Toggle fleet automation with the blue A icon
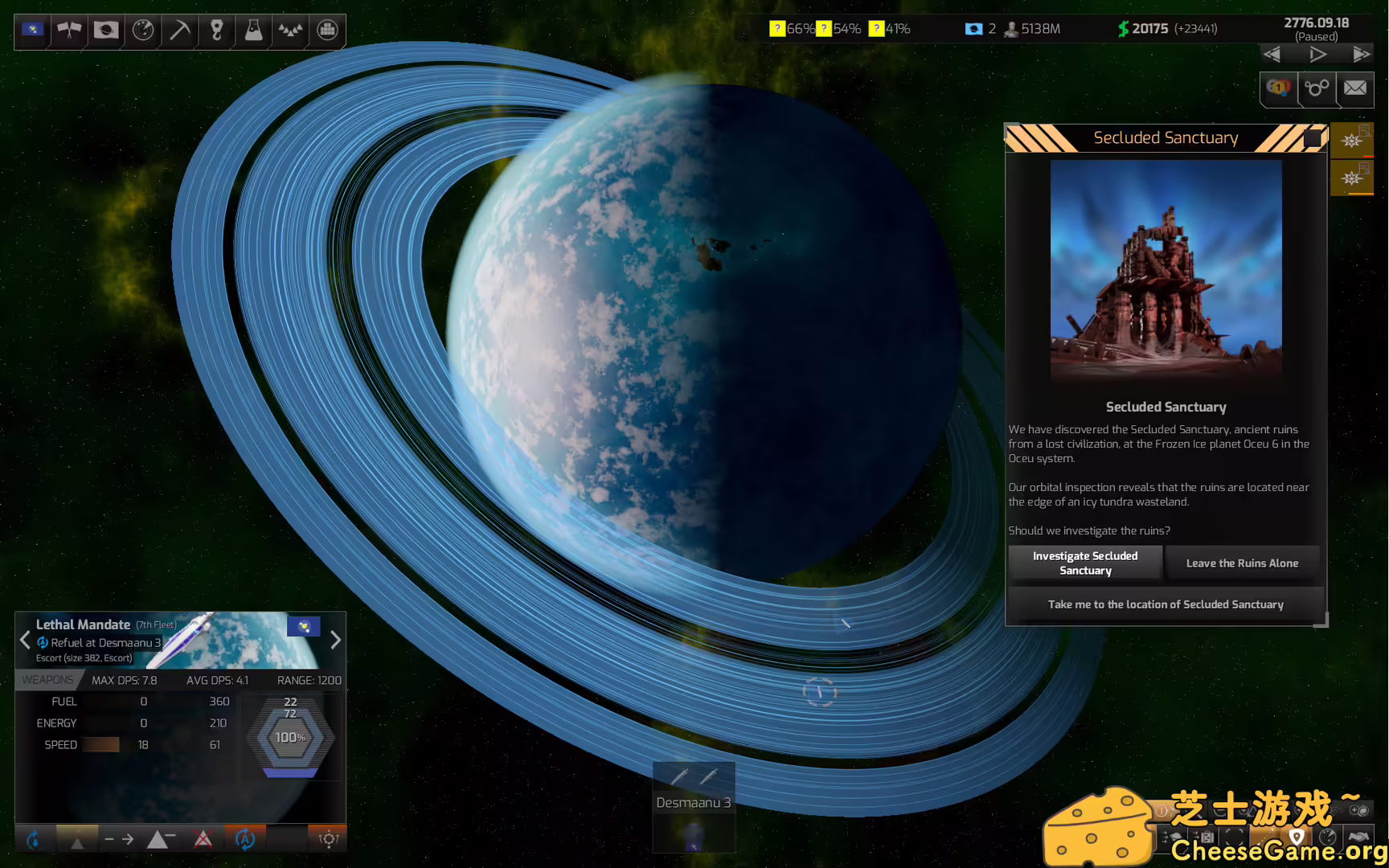 pos(245,839)
